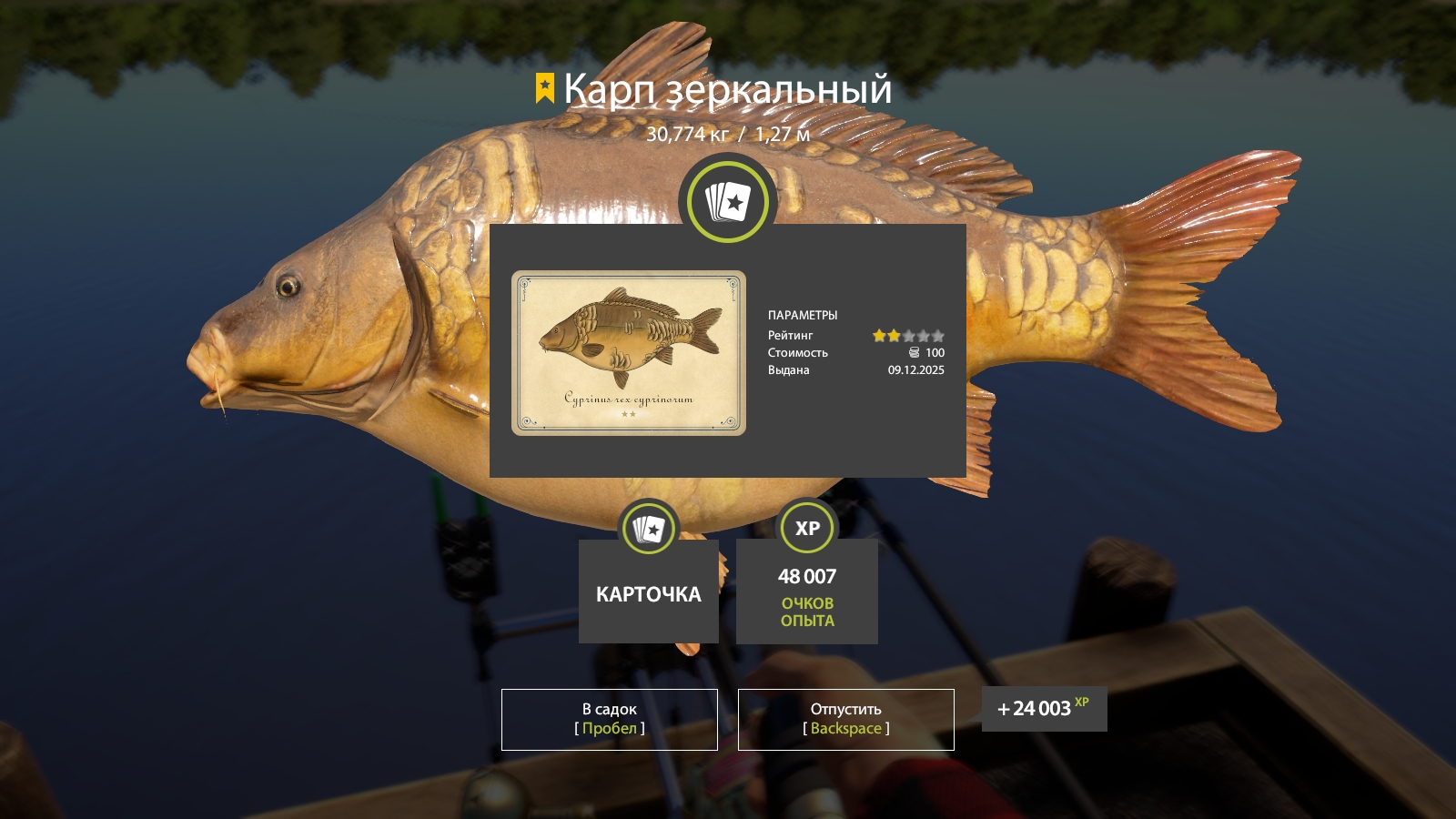Put the fish in the keepnet (В садок)
The height and width of the screenshot is (819, 1456).
(x=609, y=719)
